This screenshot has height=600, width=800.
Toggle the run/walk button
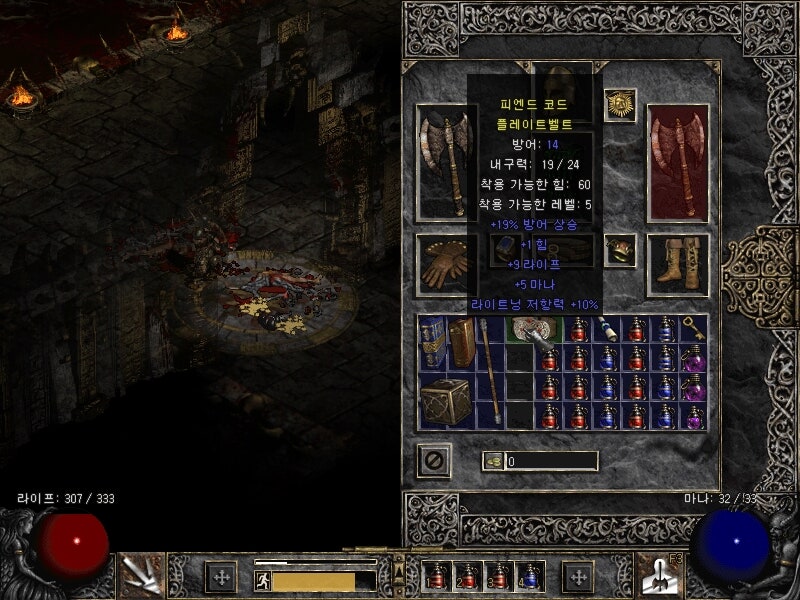pos(262,581)
